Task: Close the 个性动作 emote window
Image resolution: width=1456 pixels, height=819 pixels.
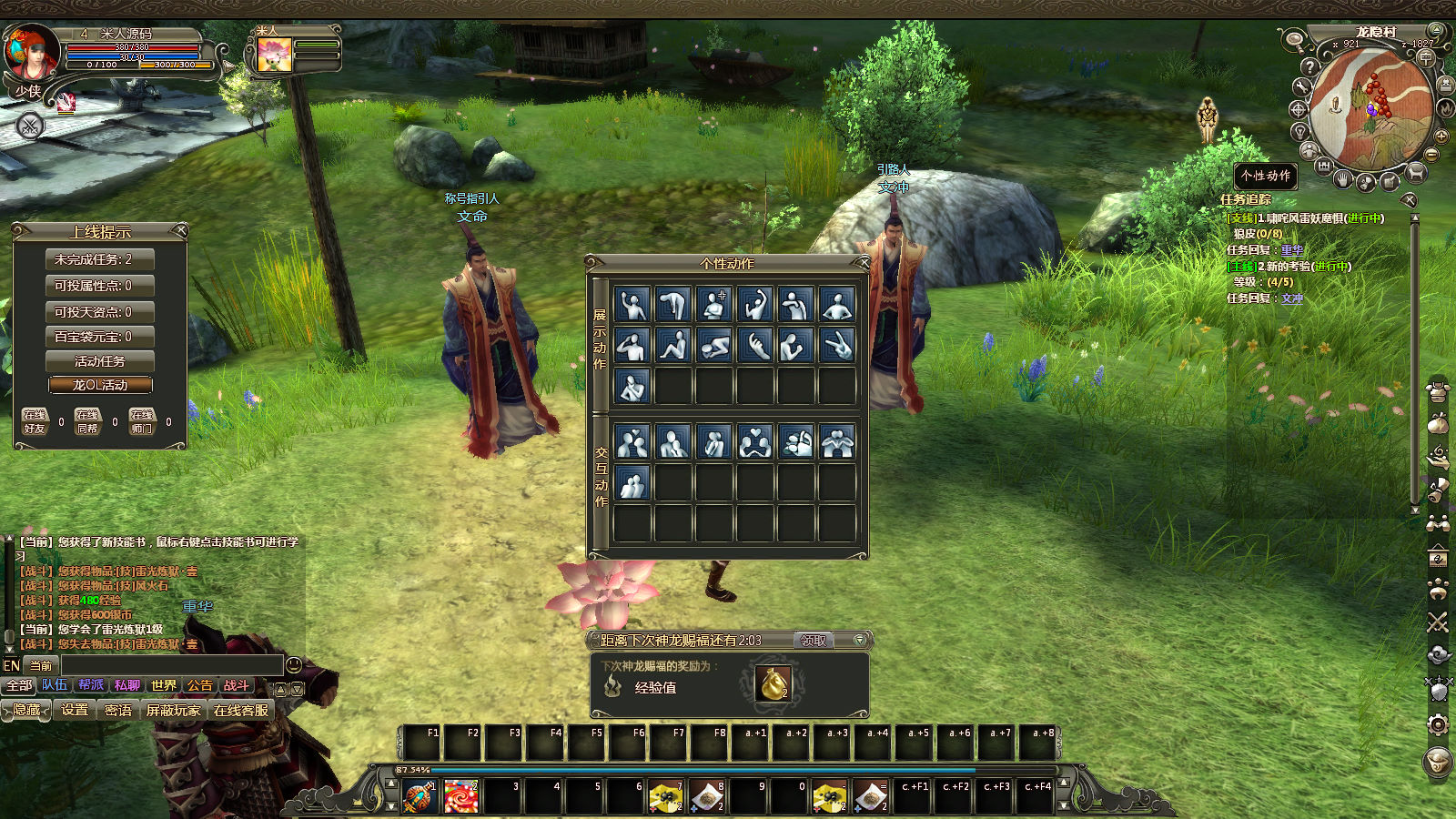Action: point(863,263)
